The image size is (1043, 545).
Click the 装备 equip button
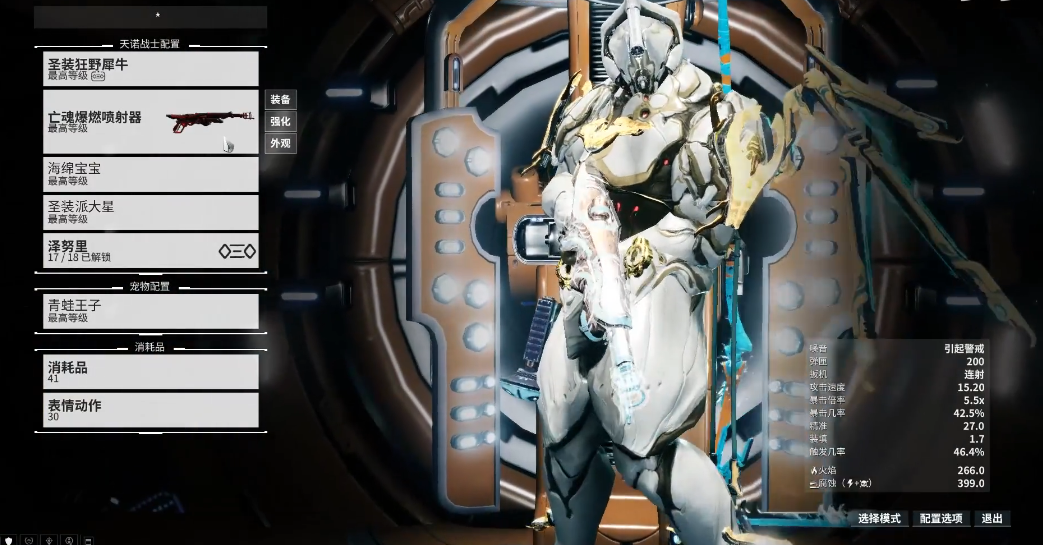click(x=280, y=100)
